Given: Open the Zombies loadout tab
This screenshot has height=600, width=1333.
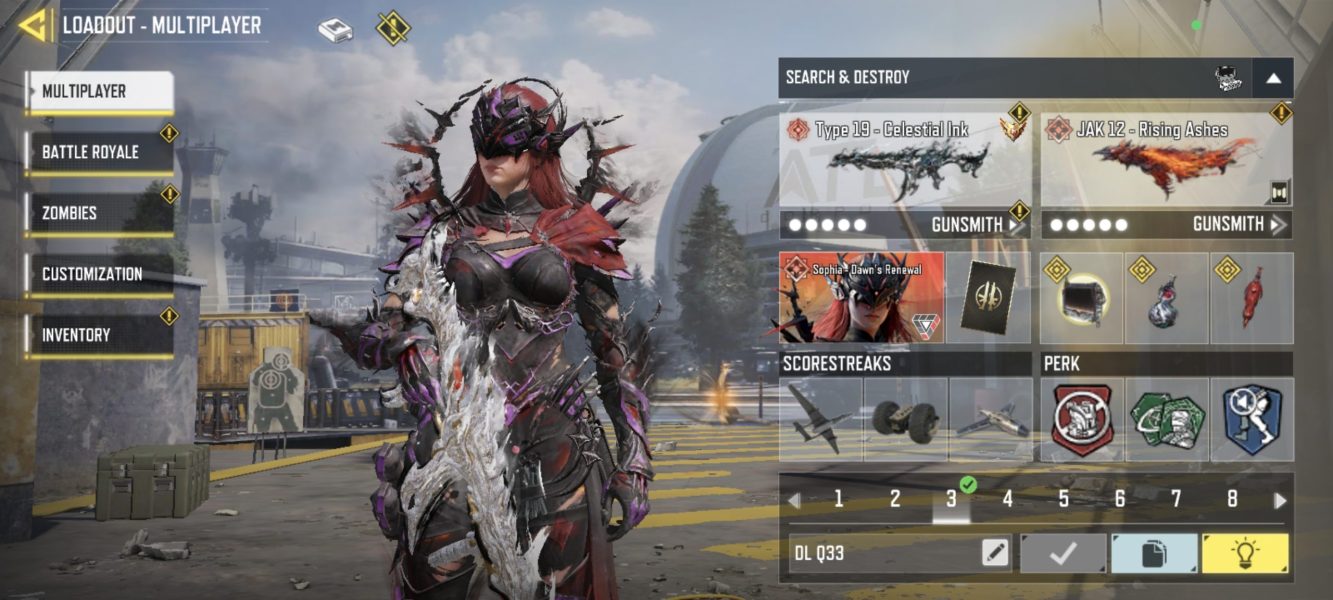Looking at the screenshot, I should point(99,213).
